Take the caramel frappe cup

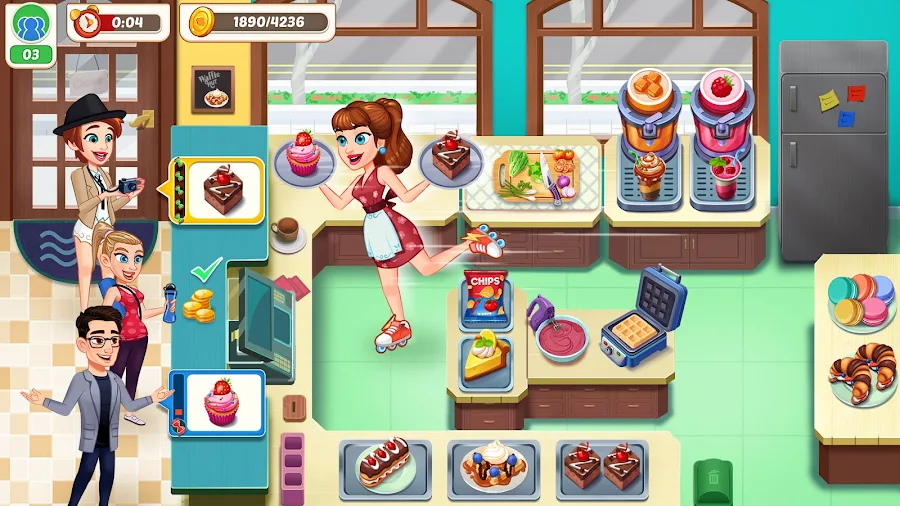tap(650, 175)
